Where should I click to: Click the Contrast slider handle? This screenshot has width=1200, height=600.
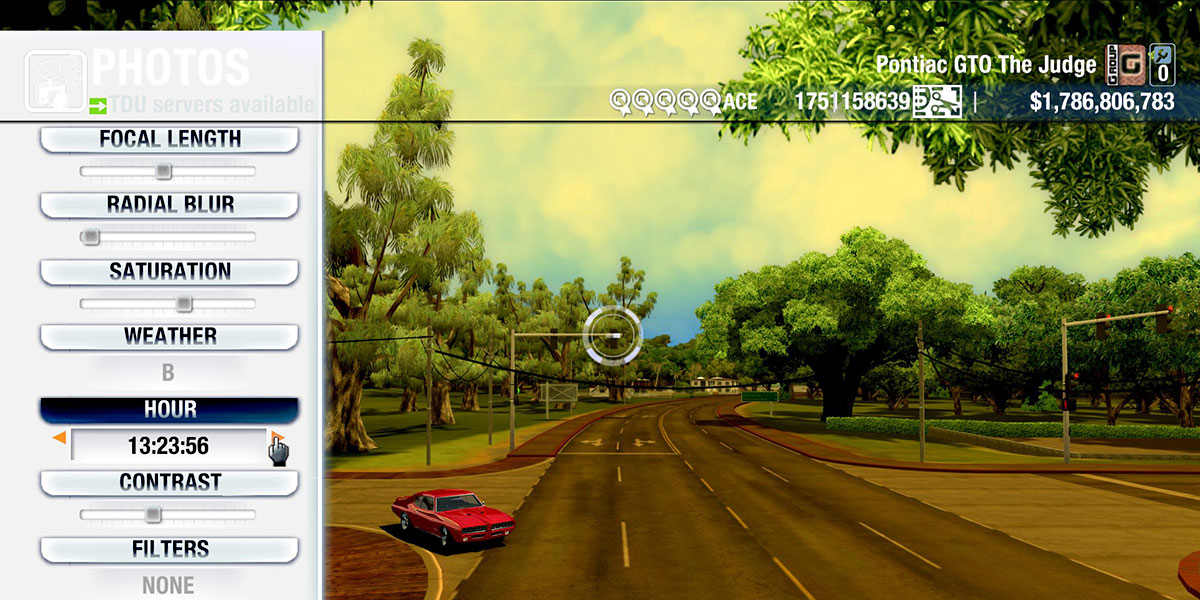tap(152, 514)
